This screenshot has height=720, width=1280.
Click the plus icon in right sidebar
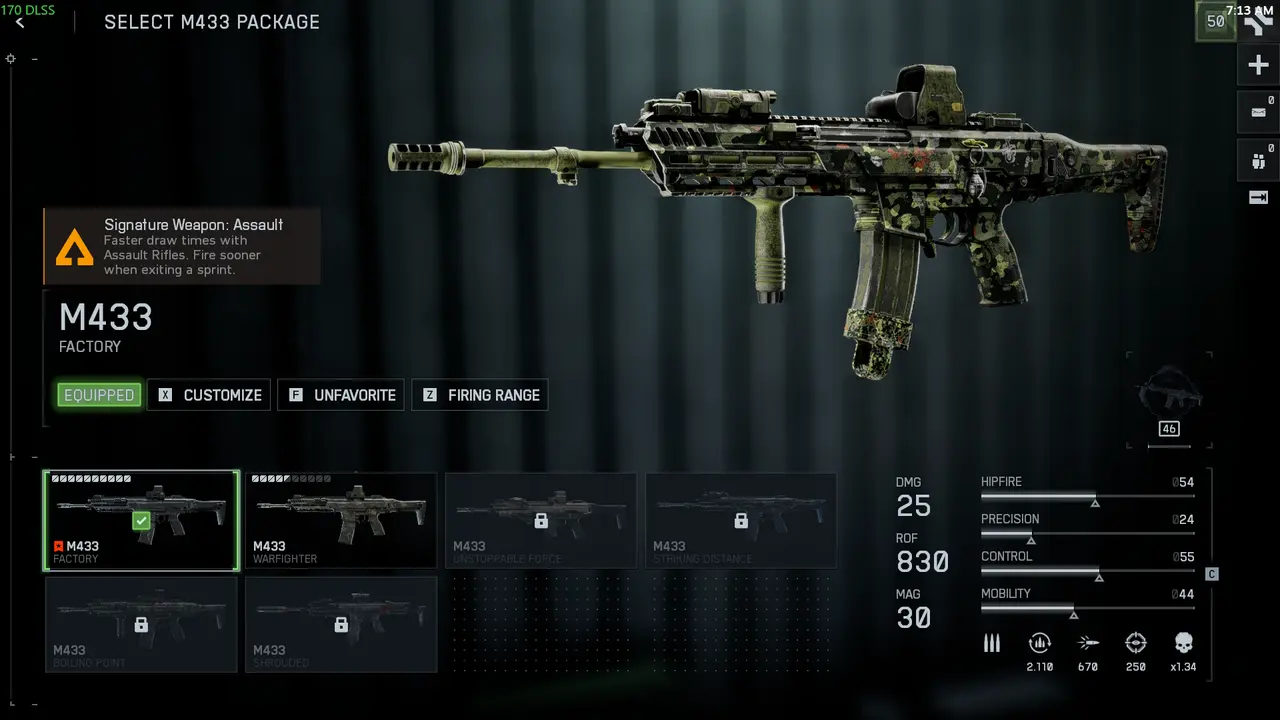click(1258, 66)
